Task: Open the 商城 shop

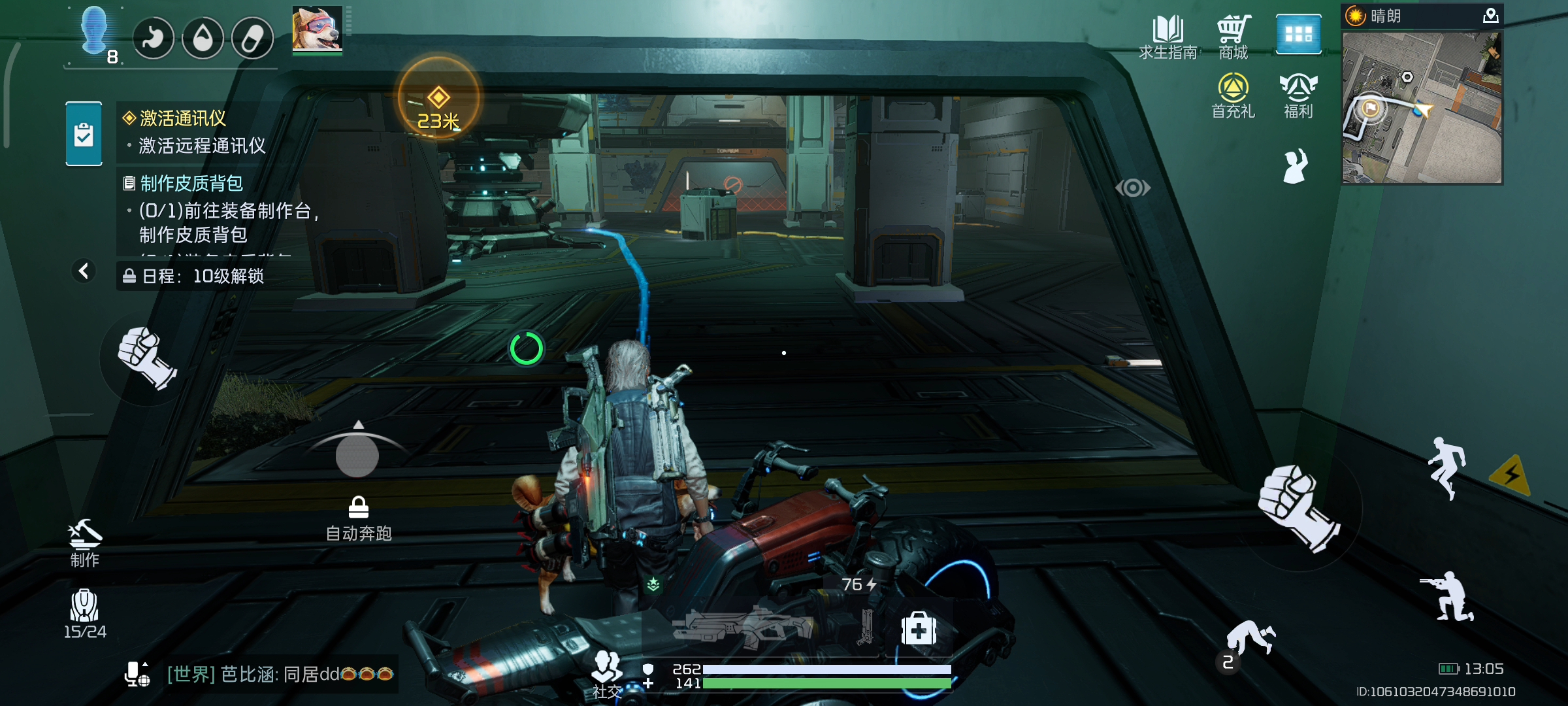Action: tap(1233, 37)
